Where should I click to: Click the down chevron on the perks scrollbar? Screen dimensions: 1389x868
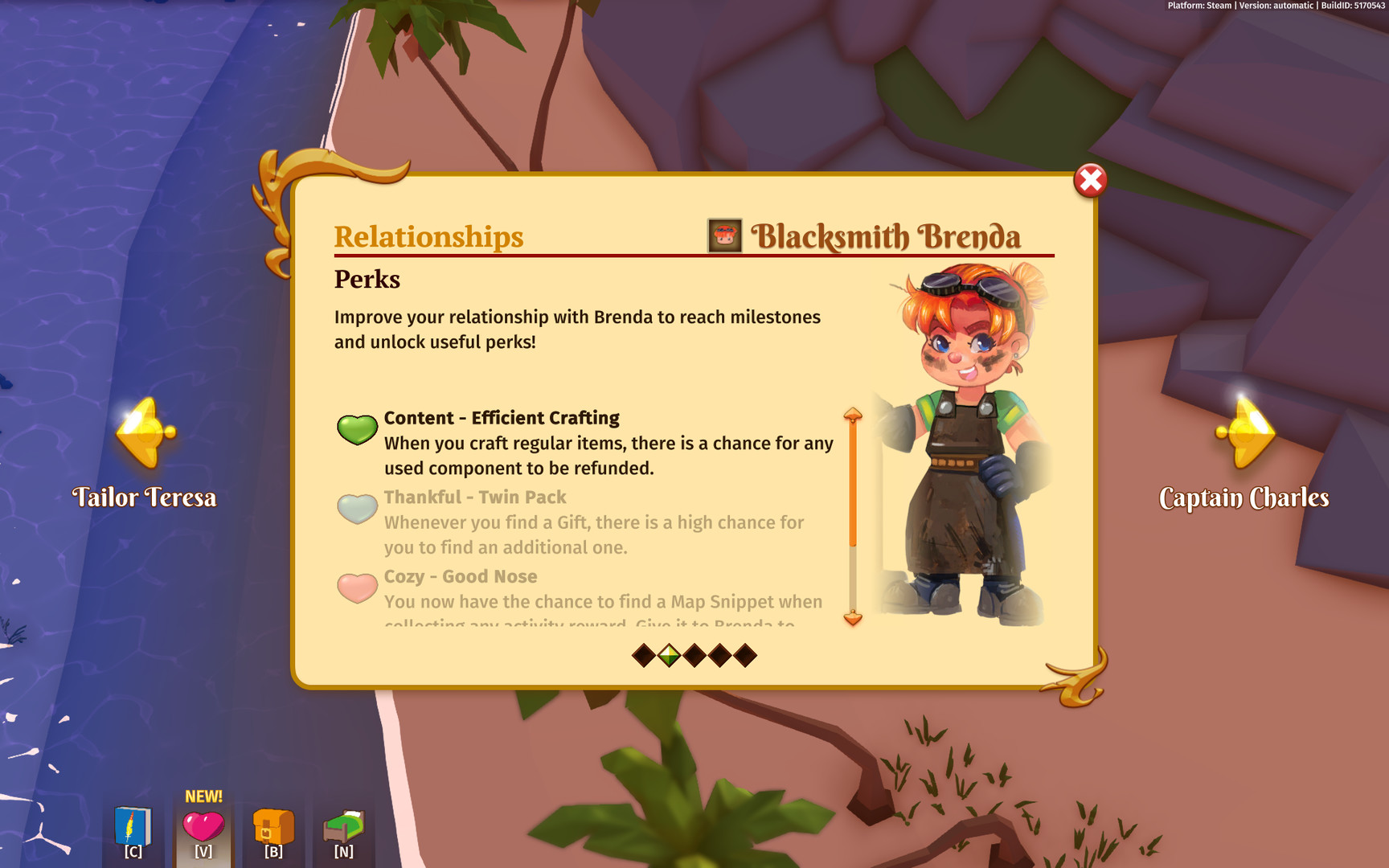(853, 620)
